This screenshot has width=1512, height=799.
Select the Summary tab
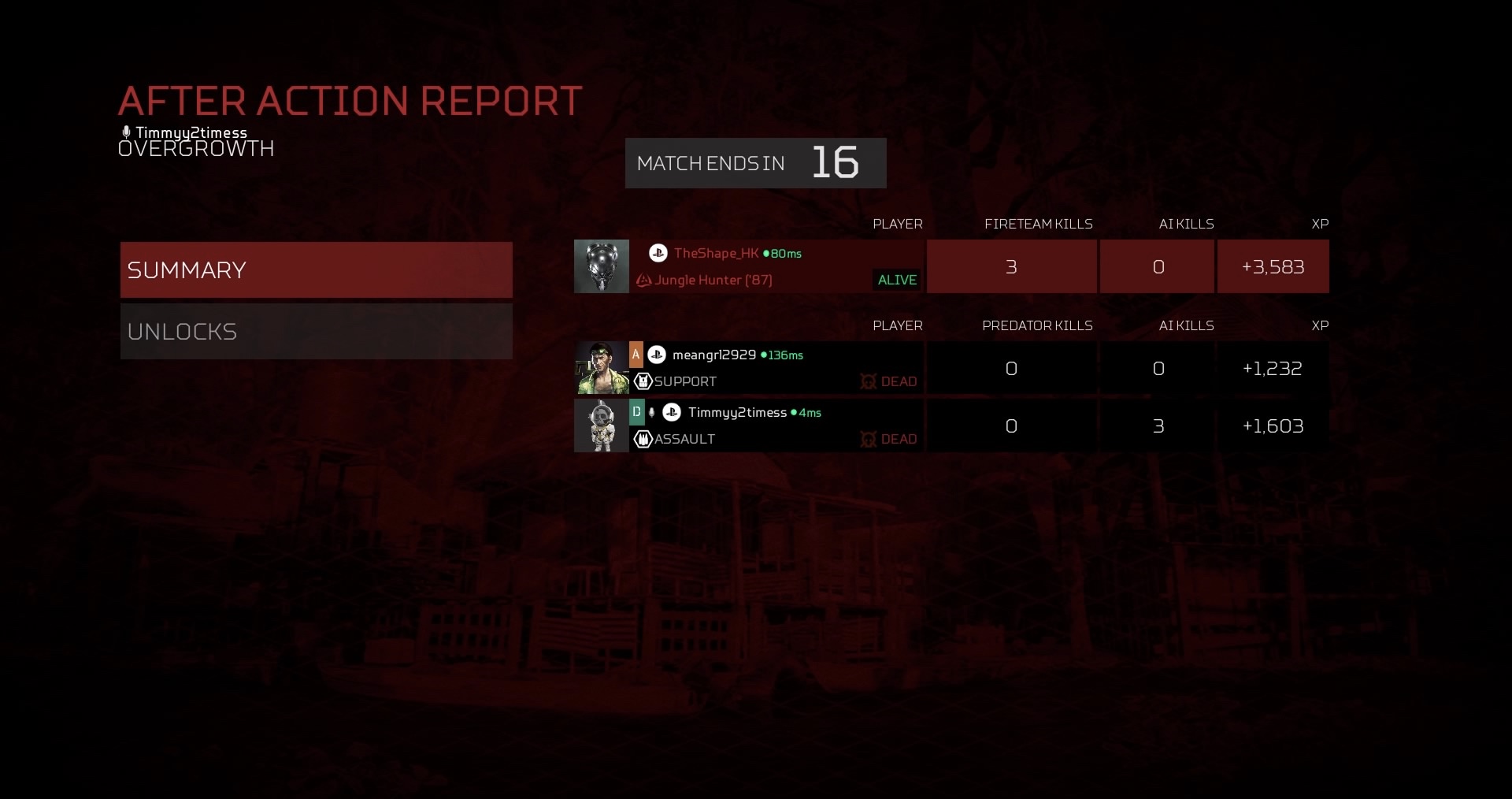tap(316, 269)
